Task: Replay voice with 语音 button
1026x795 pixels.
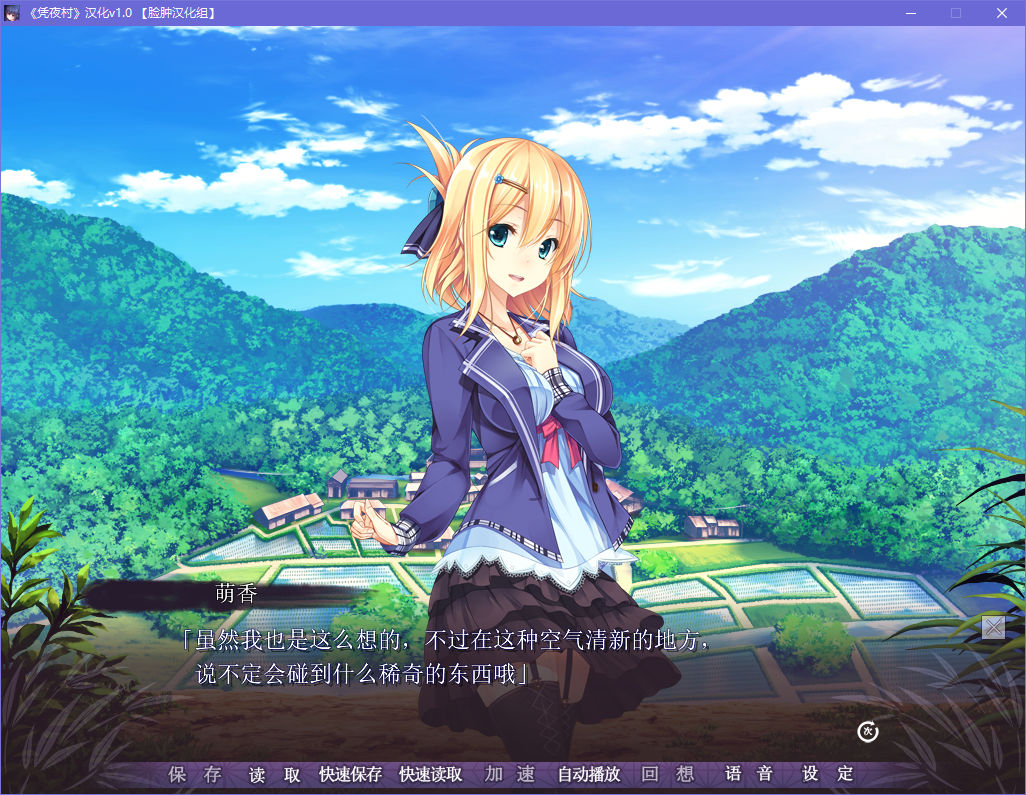Action: [x=749, y=774]
